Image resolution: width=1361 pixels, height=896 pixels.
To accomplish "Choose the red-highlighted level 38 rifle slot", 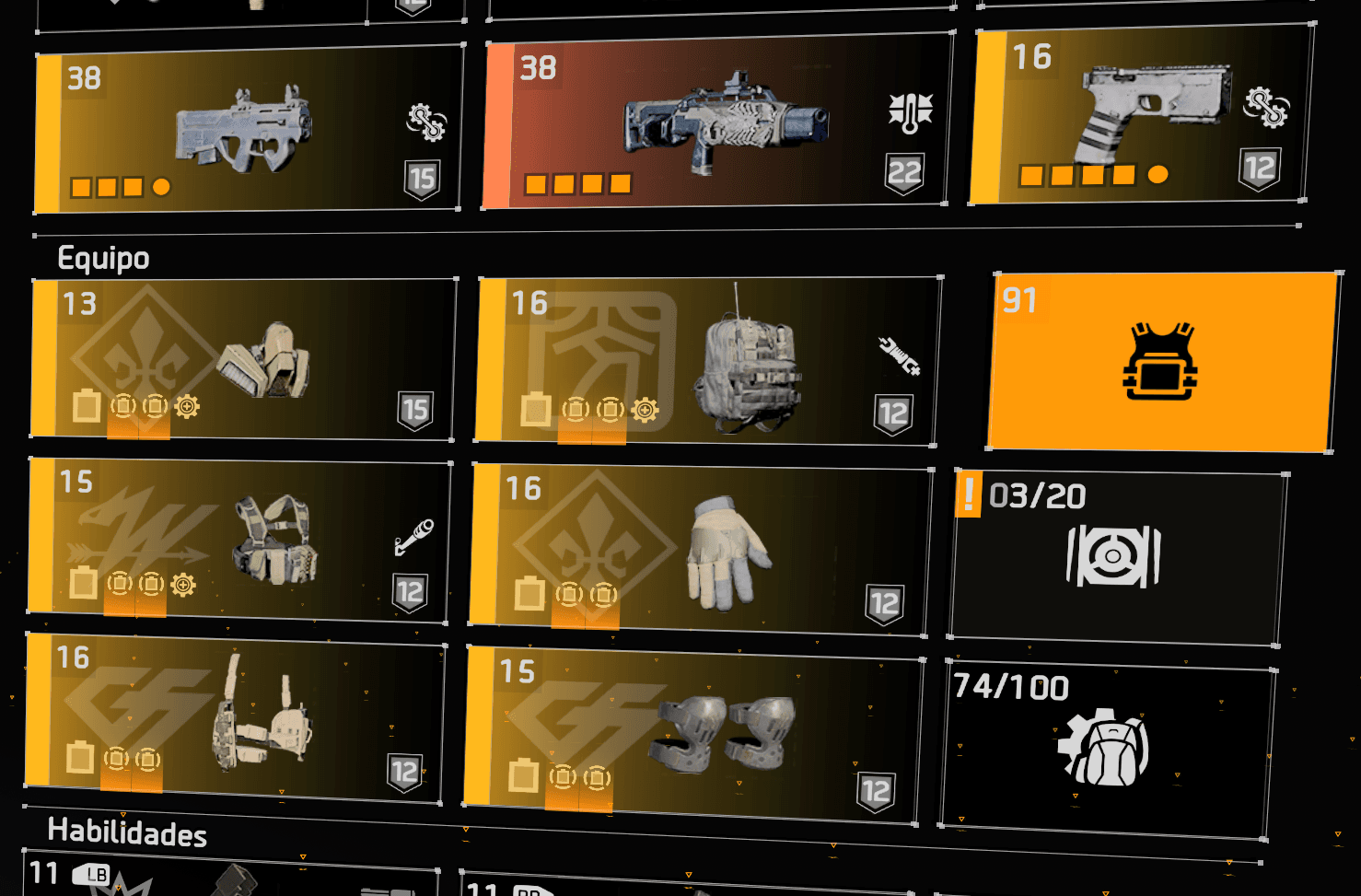I will (x=717, y=122).
